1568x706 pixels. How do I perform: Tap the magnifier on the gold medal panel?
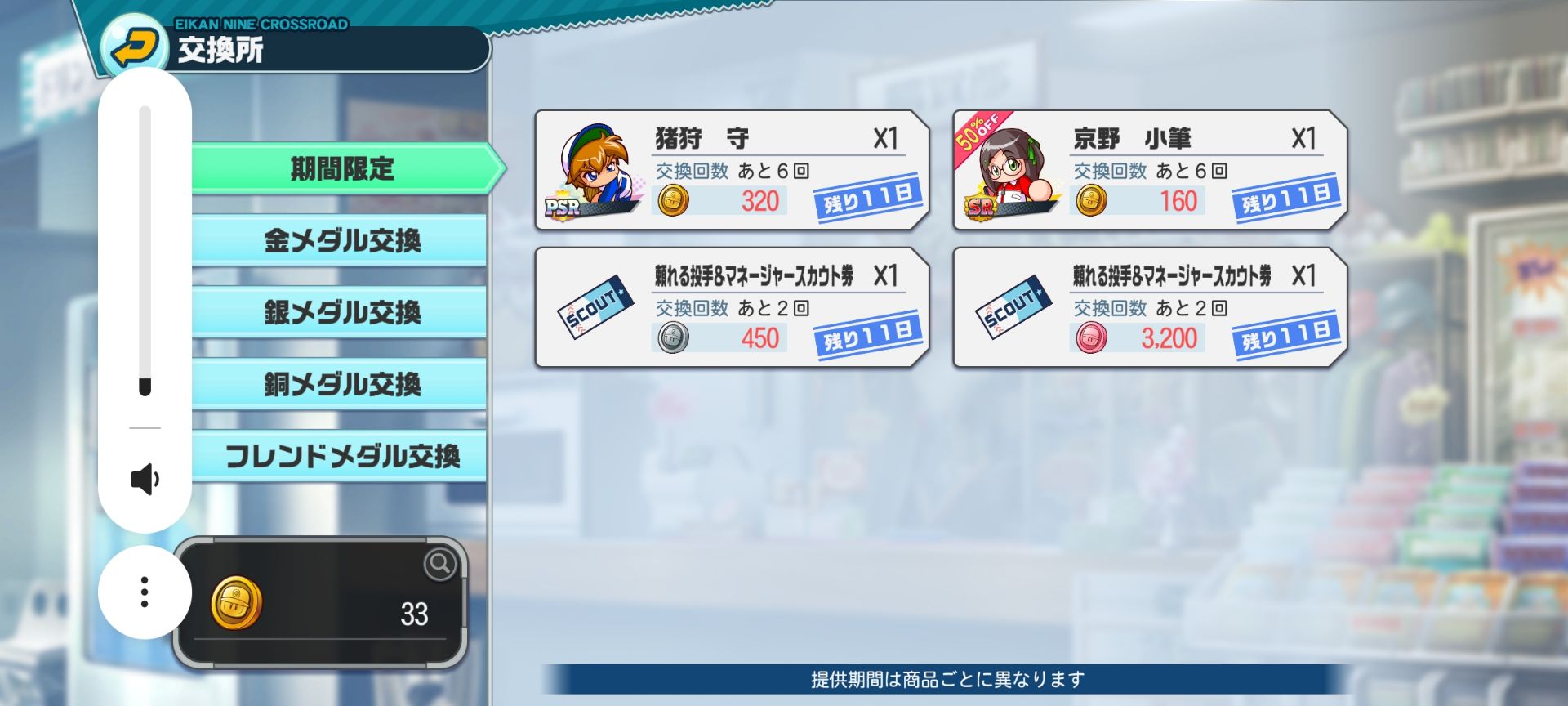[440, 563]
